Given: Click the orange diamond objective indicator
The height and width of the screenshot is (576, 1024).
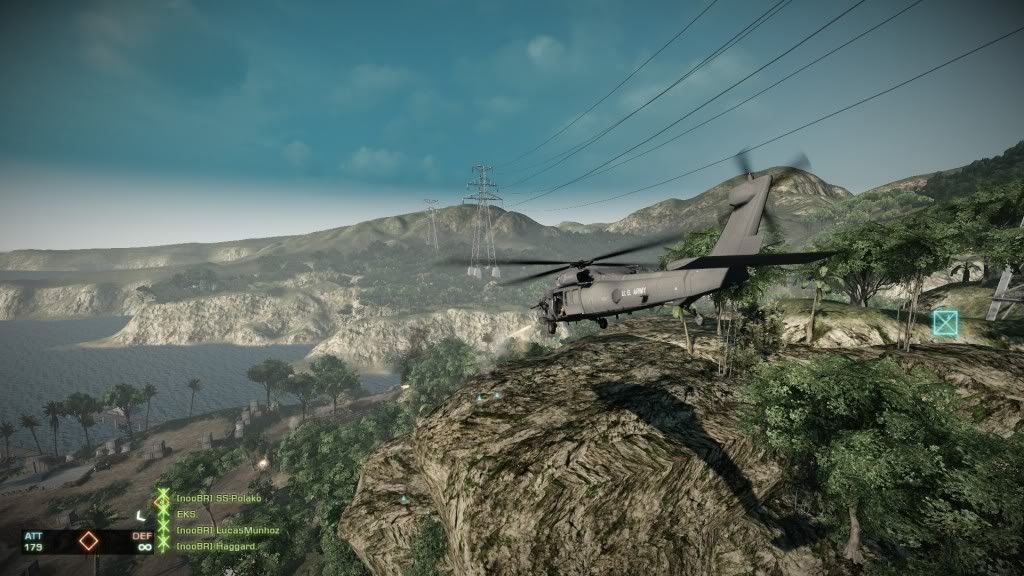Looking at the screenshot, I should click(88, 541).
